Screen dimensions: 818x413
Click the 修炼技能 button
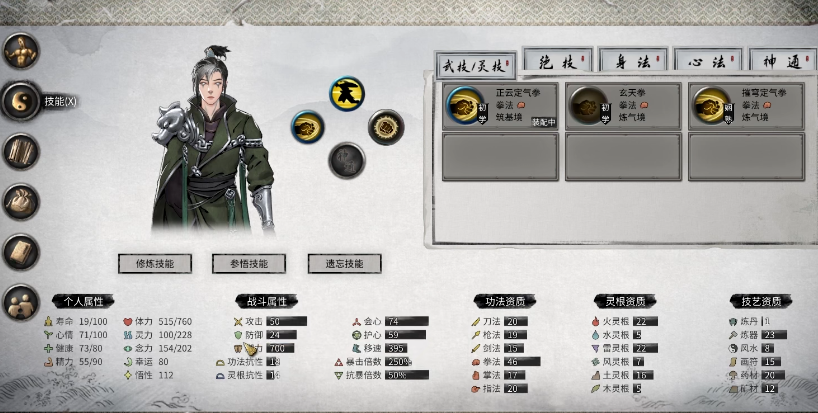(154, 264)
